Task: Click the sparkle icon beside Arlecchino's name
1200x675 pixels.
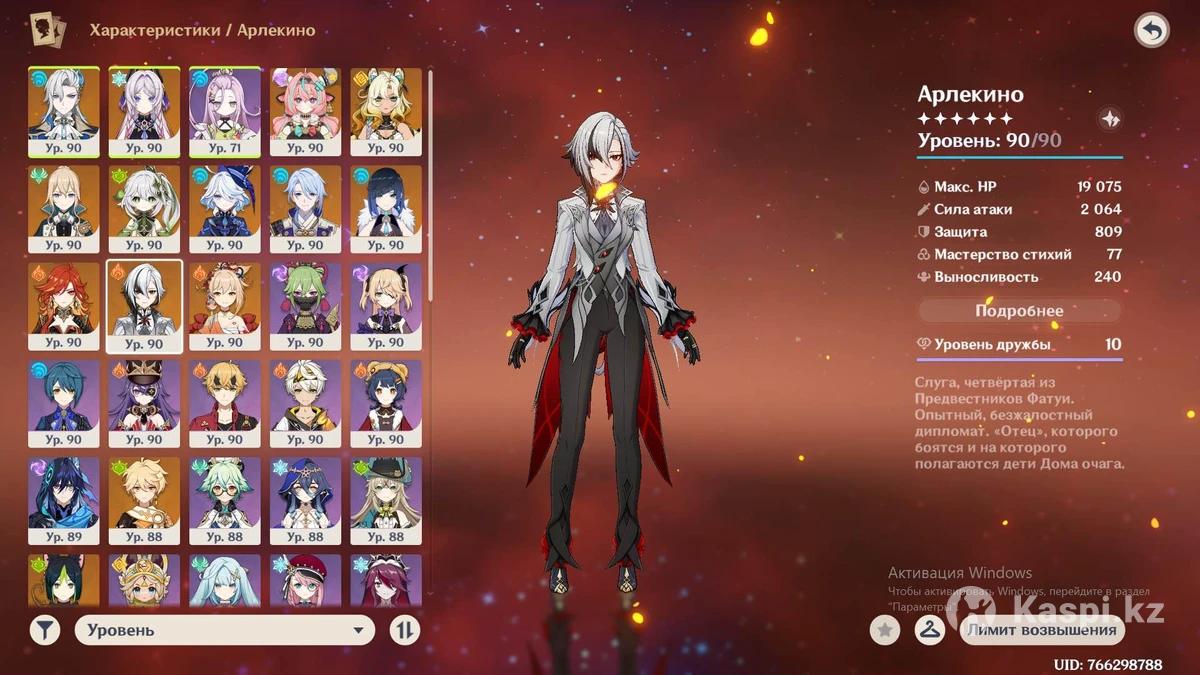Action: 1108,119
